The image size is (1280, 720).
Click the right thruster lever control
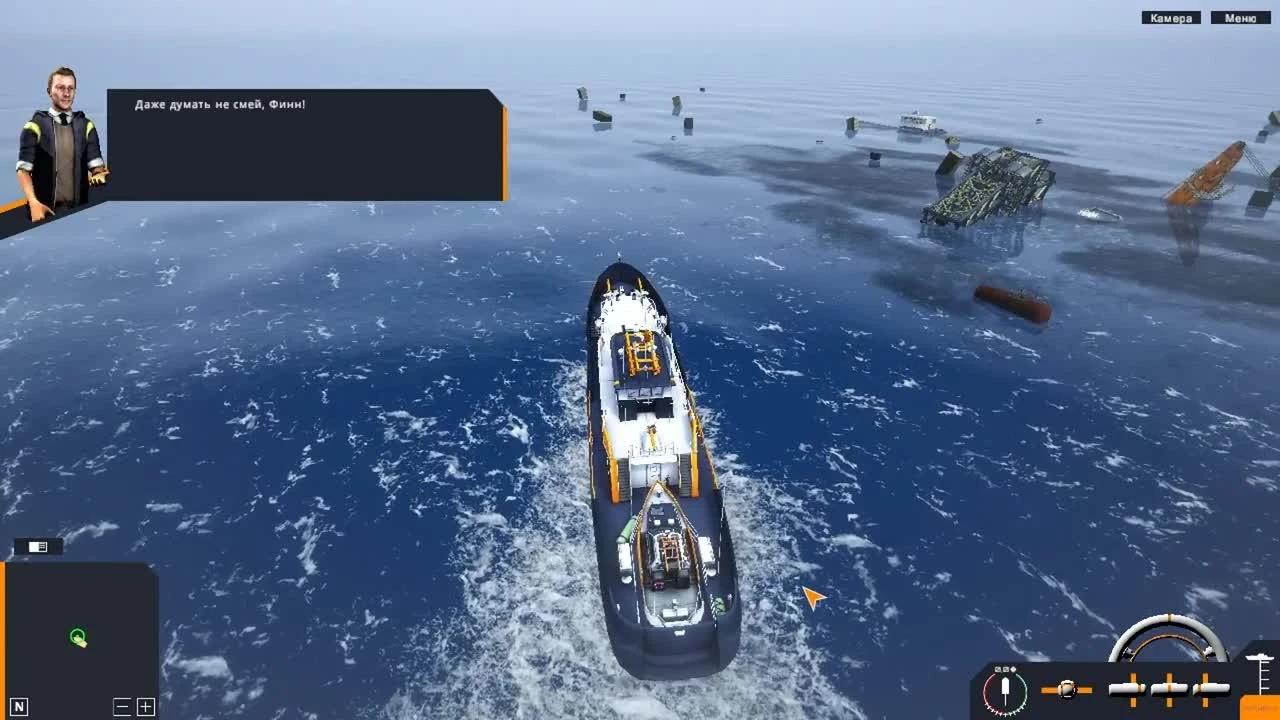[x=1213, y=688]
